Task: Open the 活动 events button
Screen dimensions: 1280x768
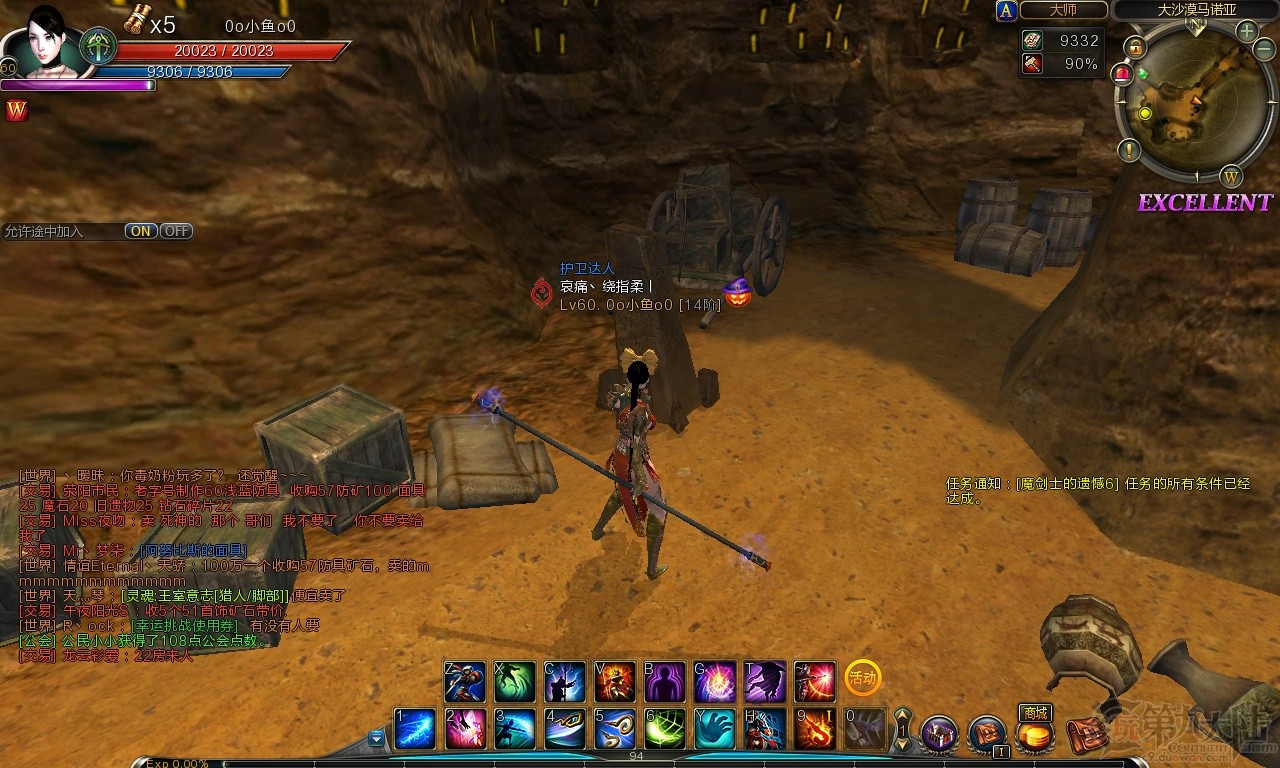Action: [862, 677]
